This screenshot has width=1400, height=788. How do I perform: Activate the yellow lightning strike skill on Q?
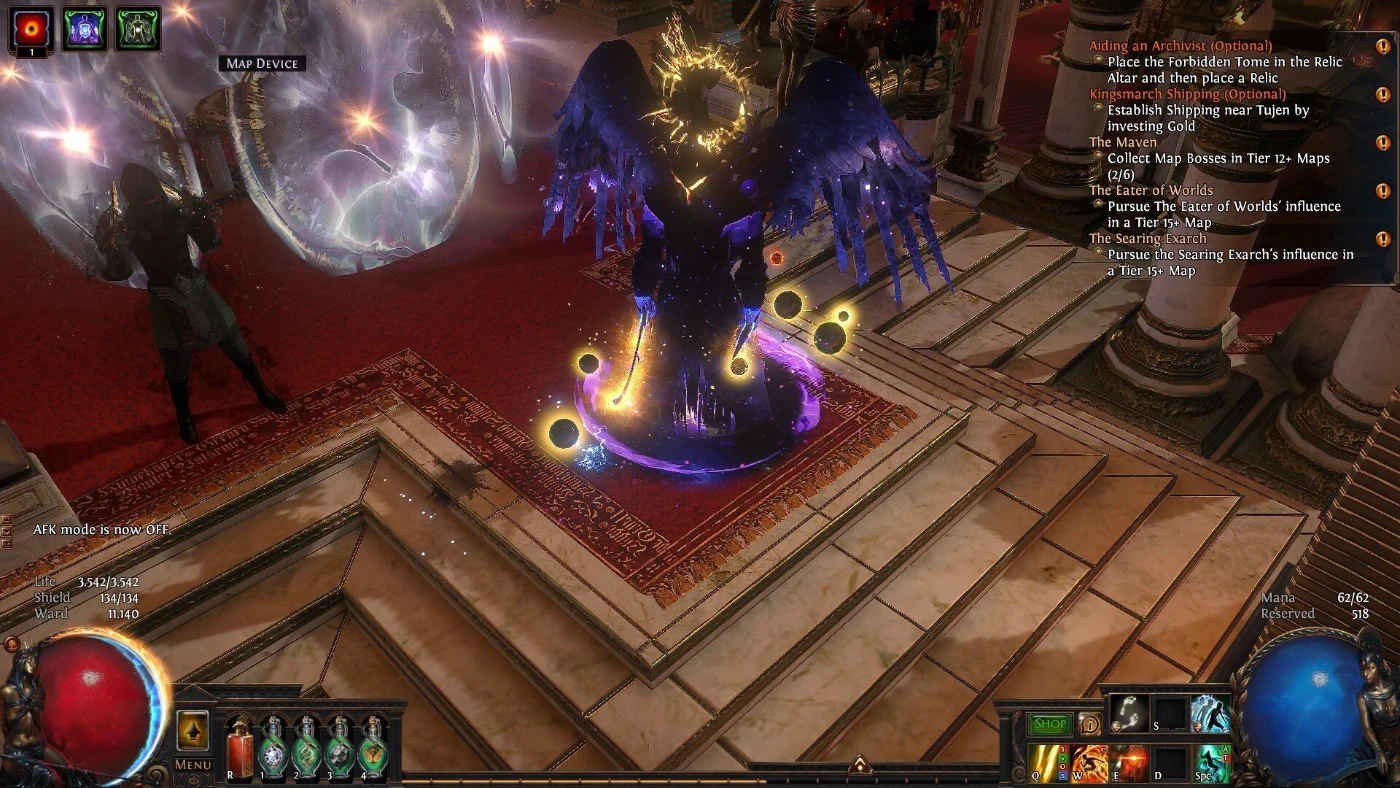(x=1048, y=764)
